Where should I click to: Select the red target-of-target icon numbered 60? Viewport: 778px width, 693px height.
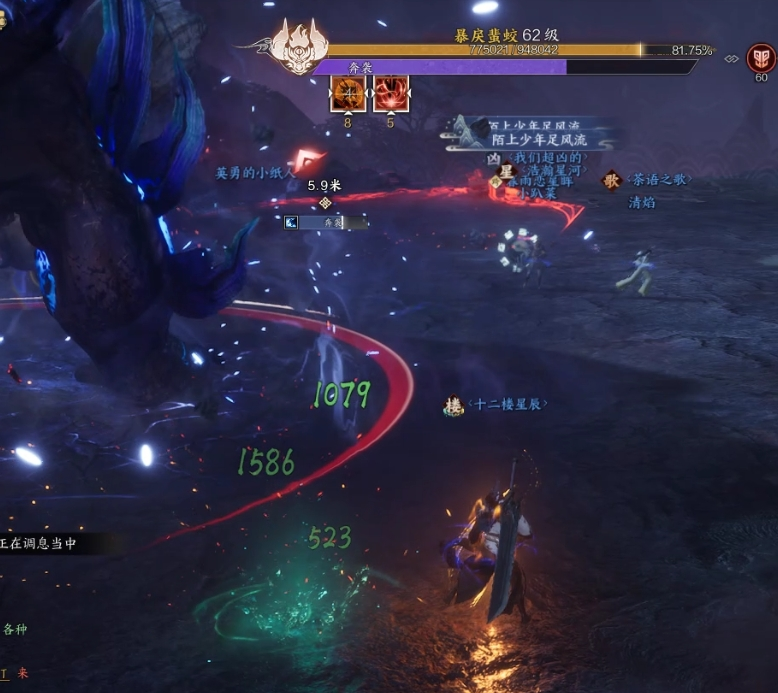click(761, 58)
